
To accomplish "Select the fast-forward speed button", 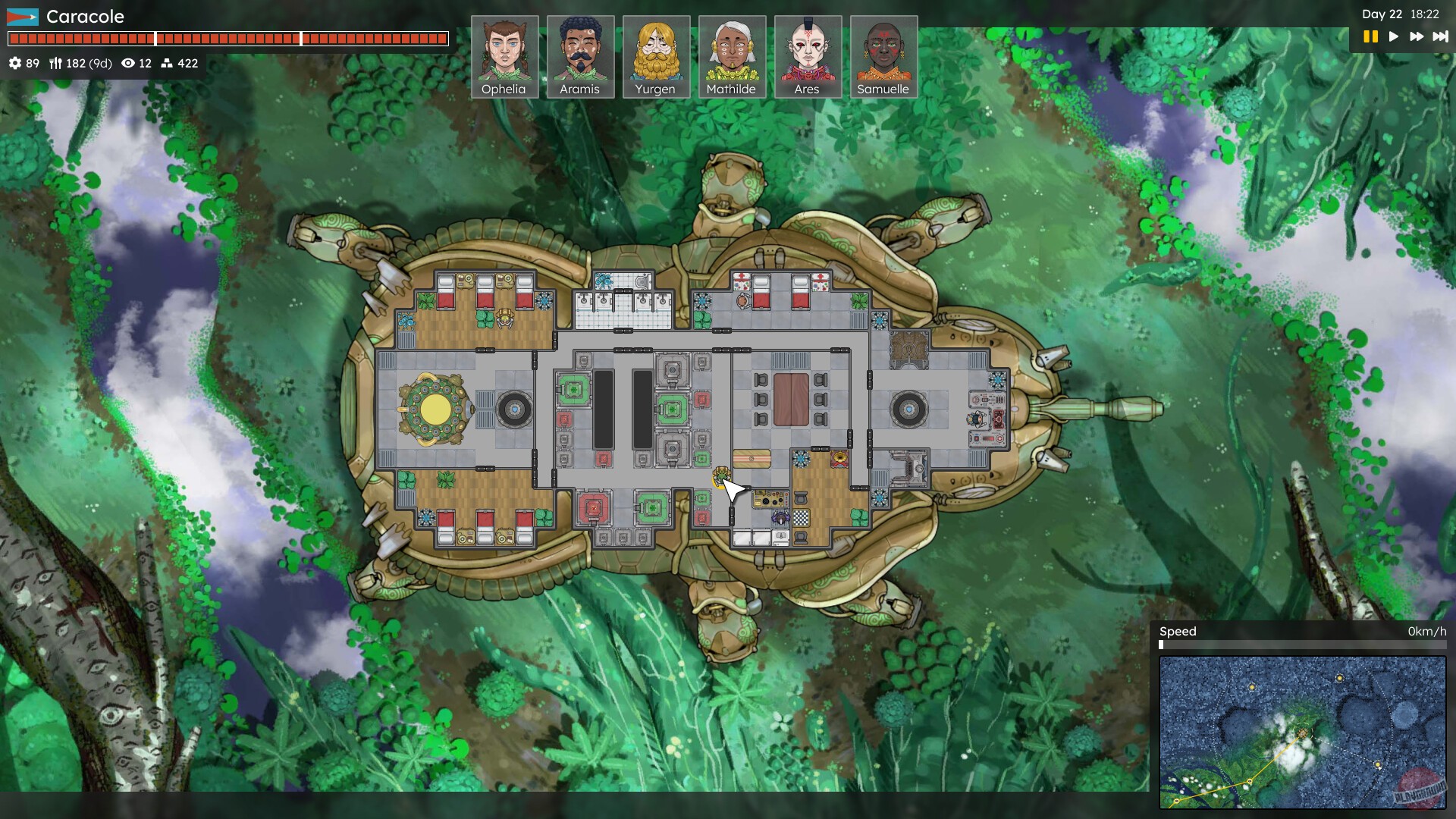I will pyautogui.click(x=1417, y=35).
